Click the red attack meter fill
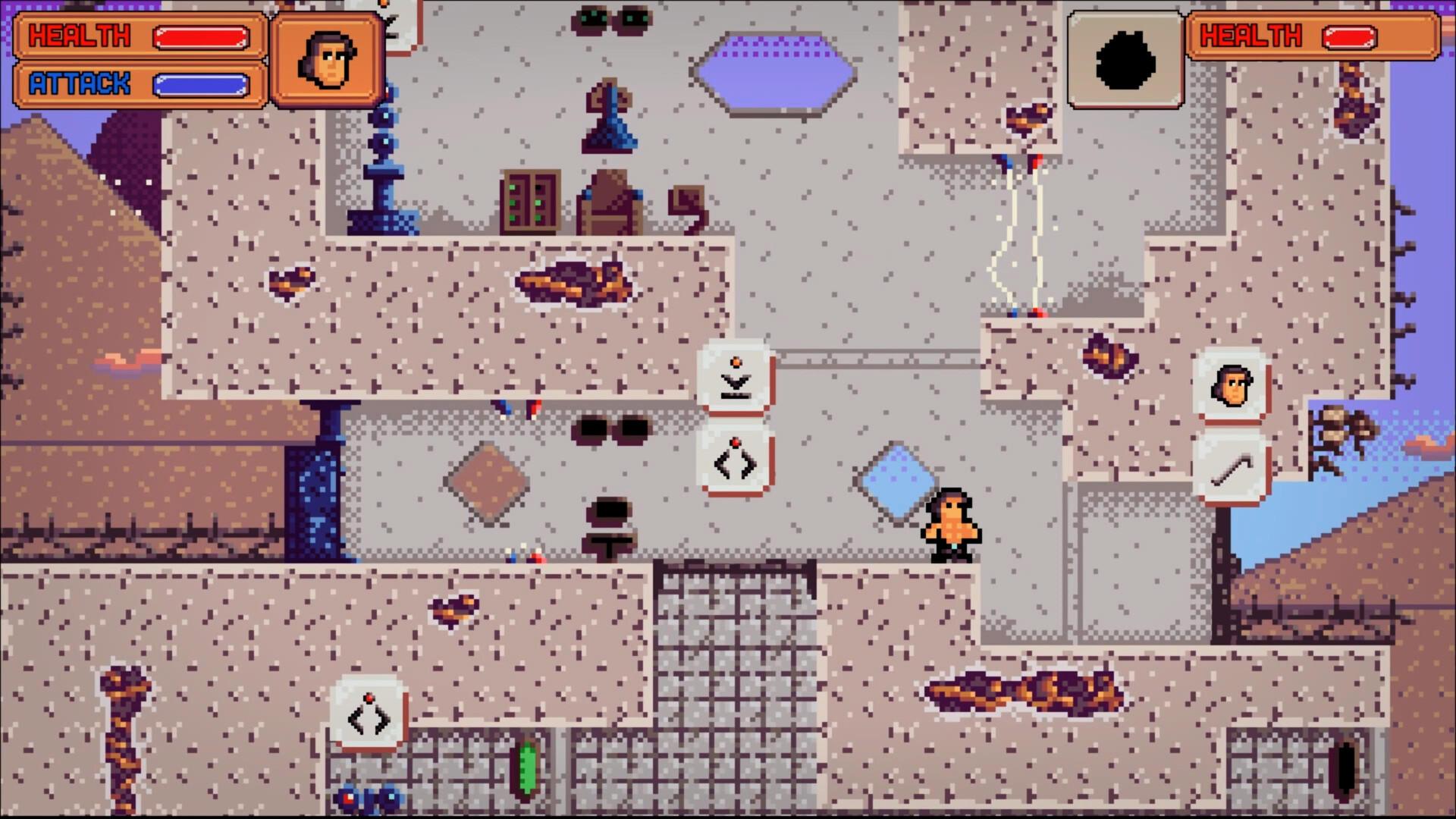 pos(201,35)
